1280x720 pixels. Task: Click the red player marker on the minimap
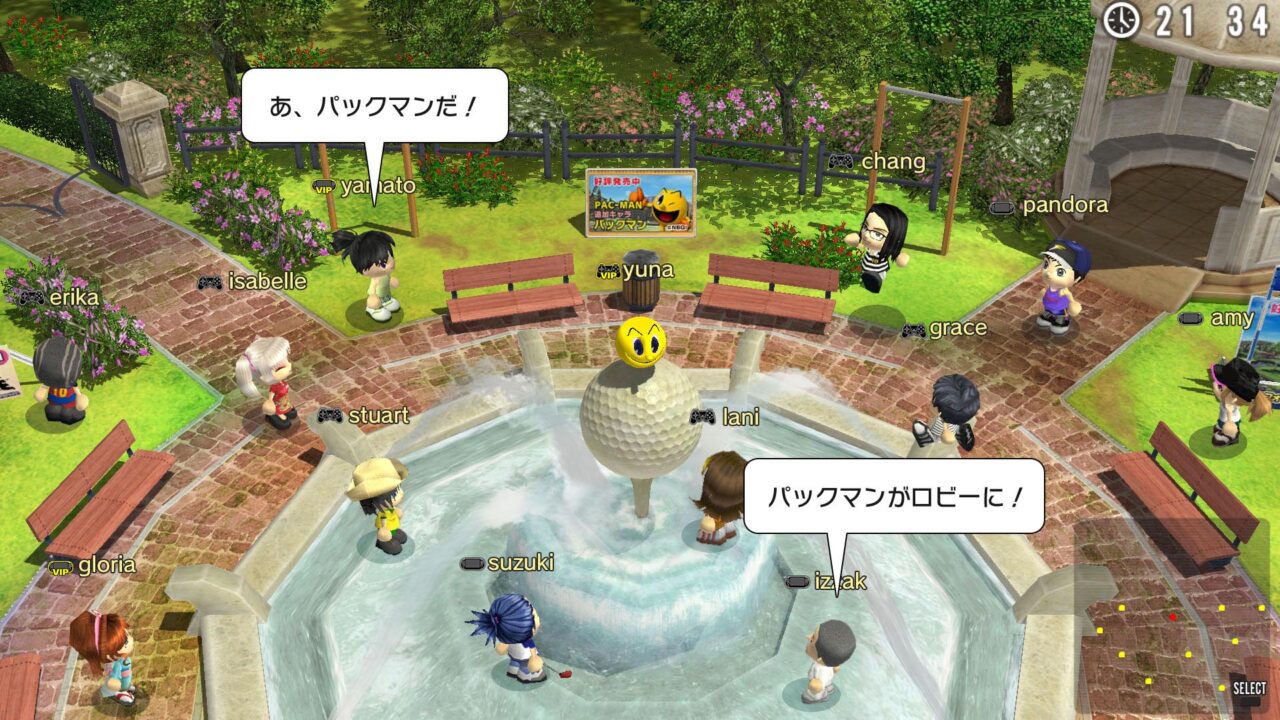point(1173,617)
